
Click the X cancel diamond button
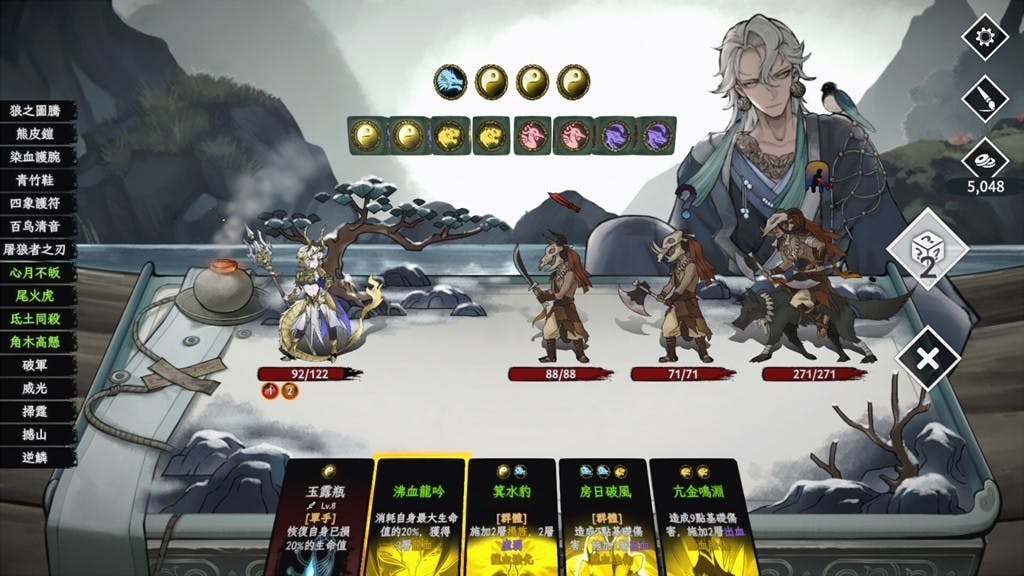[927, 357]
